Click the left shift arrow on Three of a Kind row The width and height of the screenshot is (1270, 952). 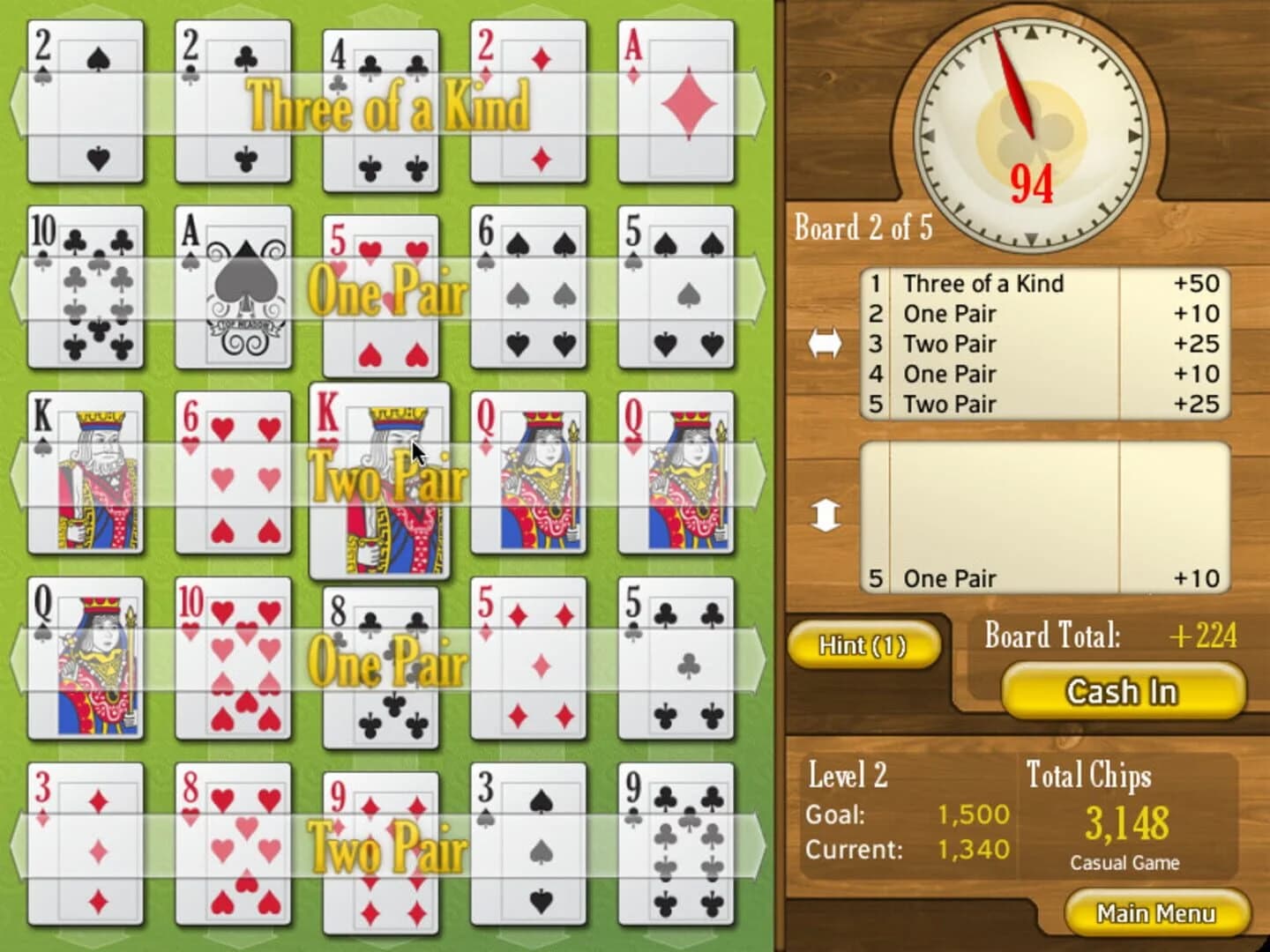tap(18, 106)
